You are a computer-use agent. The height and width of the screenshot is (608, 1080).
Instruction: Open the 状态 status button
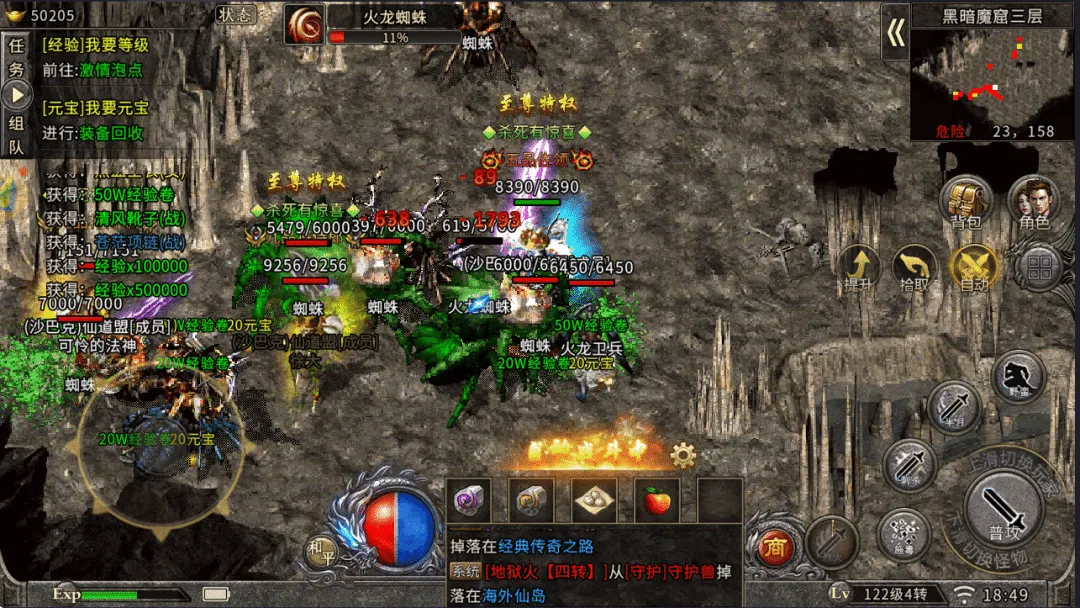[237, 14]
